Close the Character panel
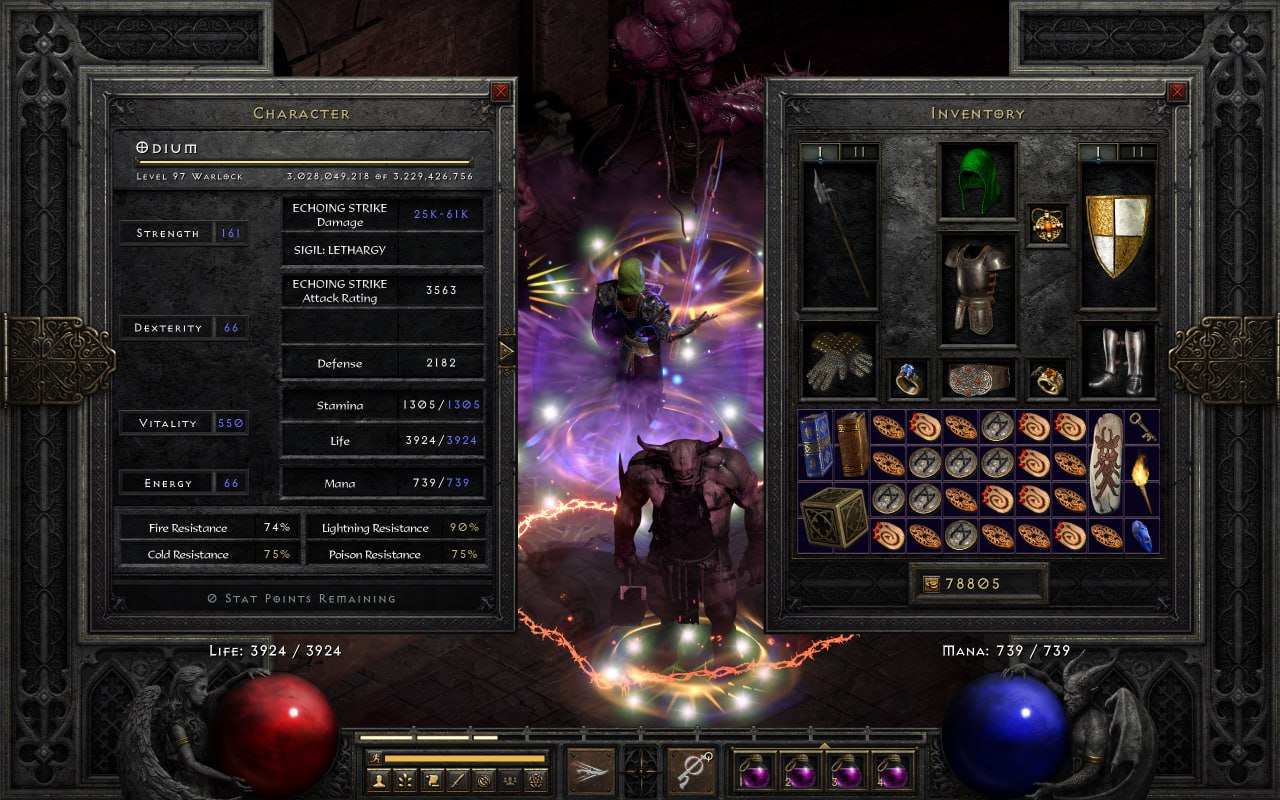 click(500, 92)
